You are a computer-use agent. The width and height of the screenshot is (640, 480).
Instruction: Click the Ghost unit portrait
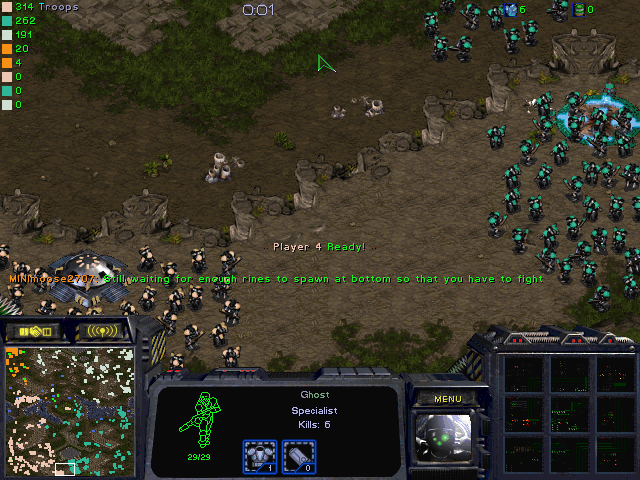click(447, 439)
